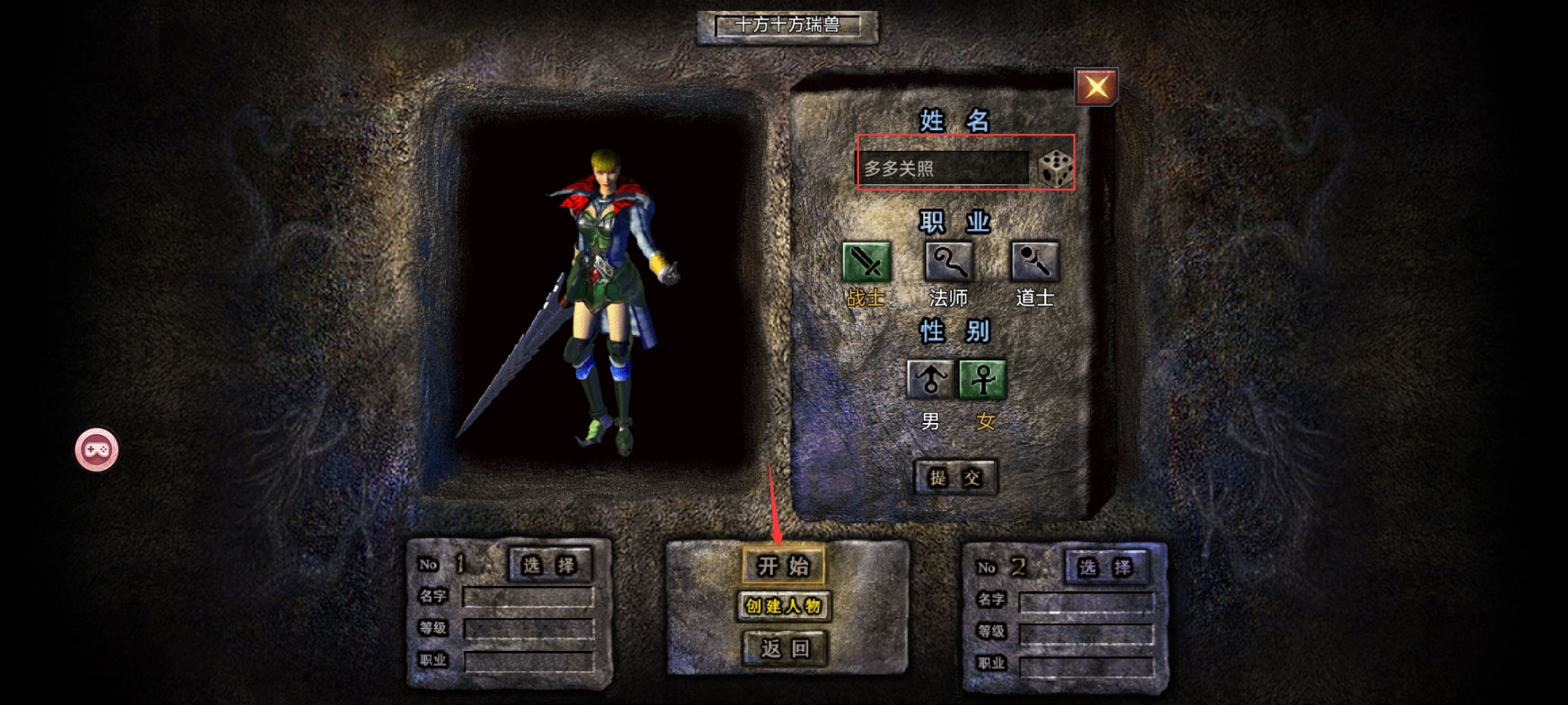This screenshot has height=705, width=1568.
Task: Select the male (男) gender icon
Action: (930, 379)
